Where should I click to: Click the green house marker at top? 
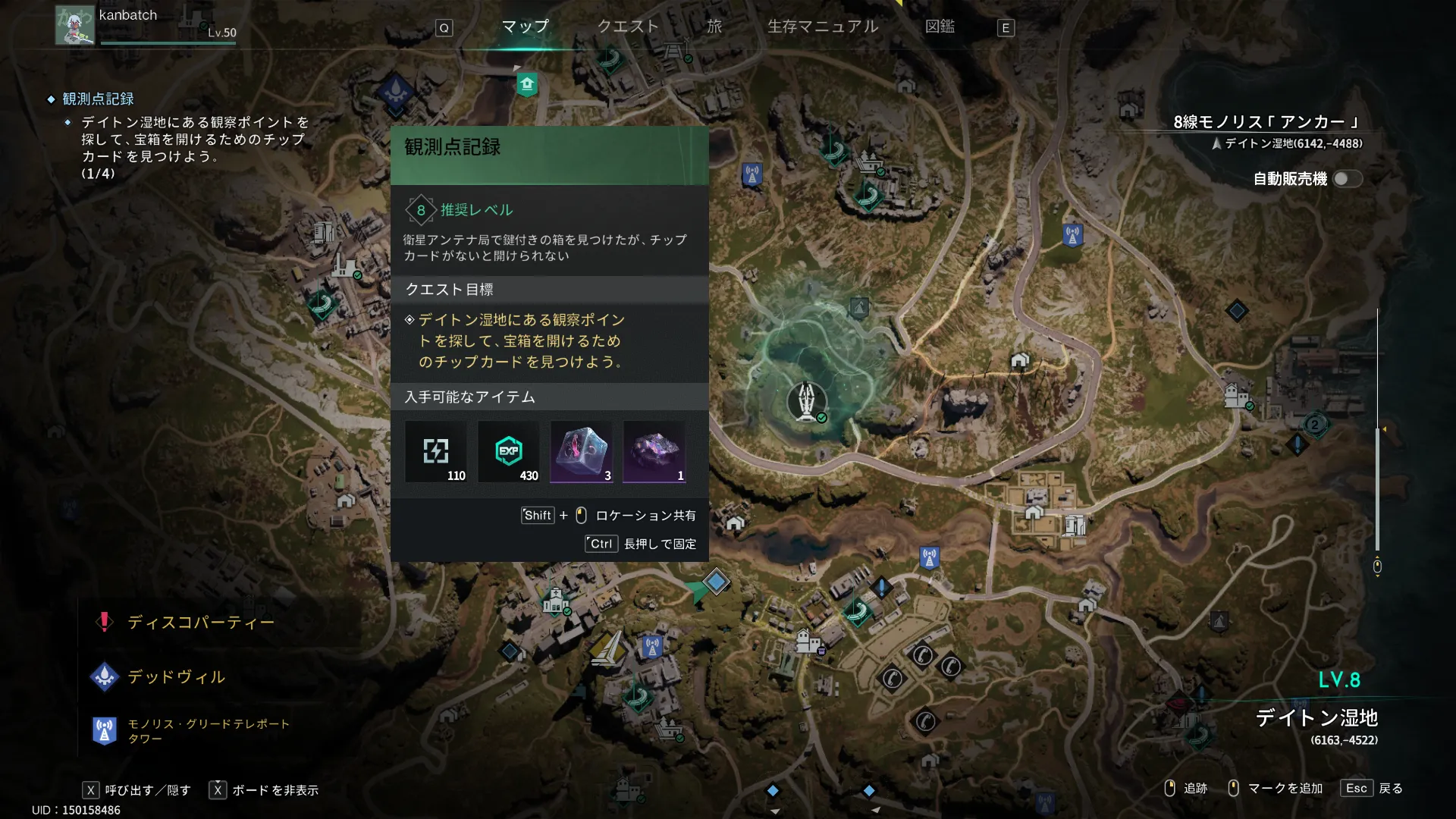(x=527, y=84)
